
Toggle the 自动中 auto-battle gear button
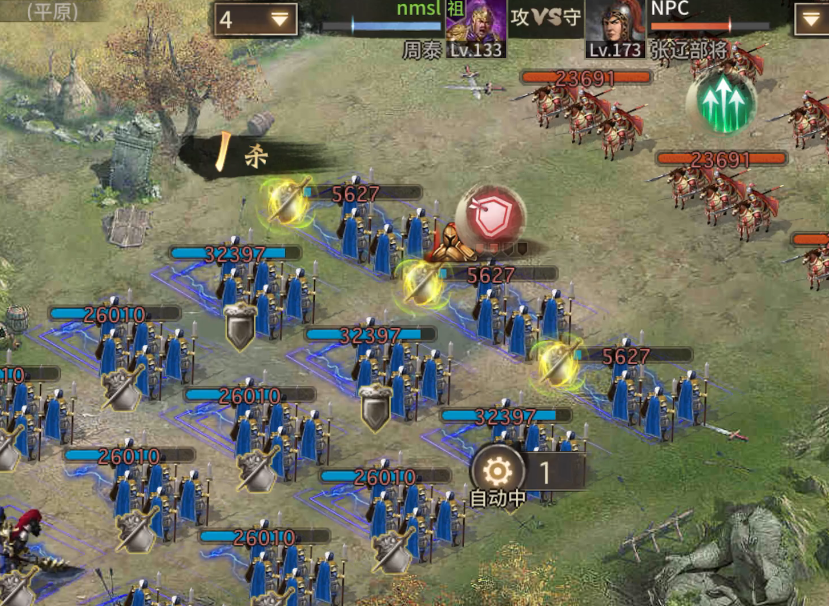click(x=497, y=471)
